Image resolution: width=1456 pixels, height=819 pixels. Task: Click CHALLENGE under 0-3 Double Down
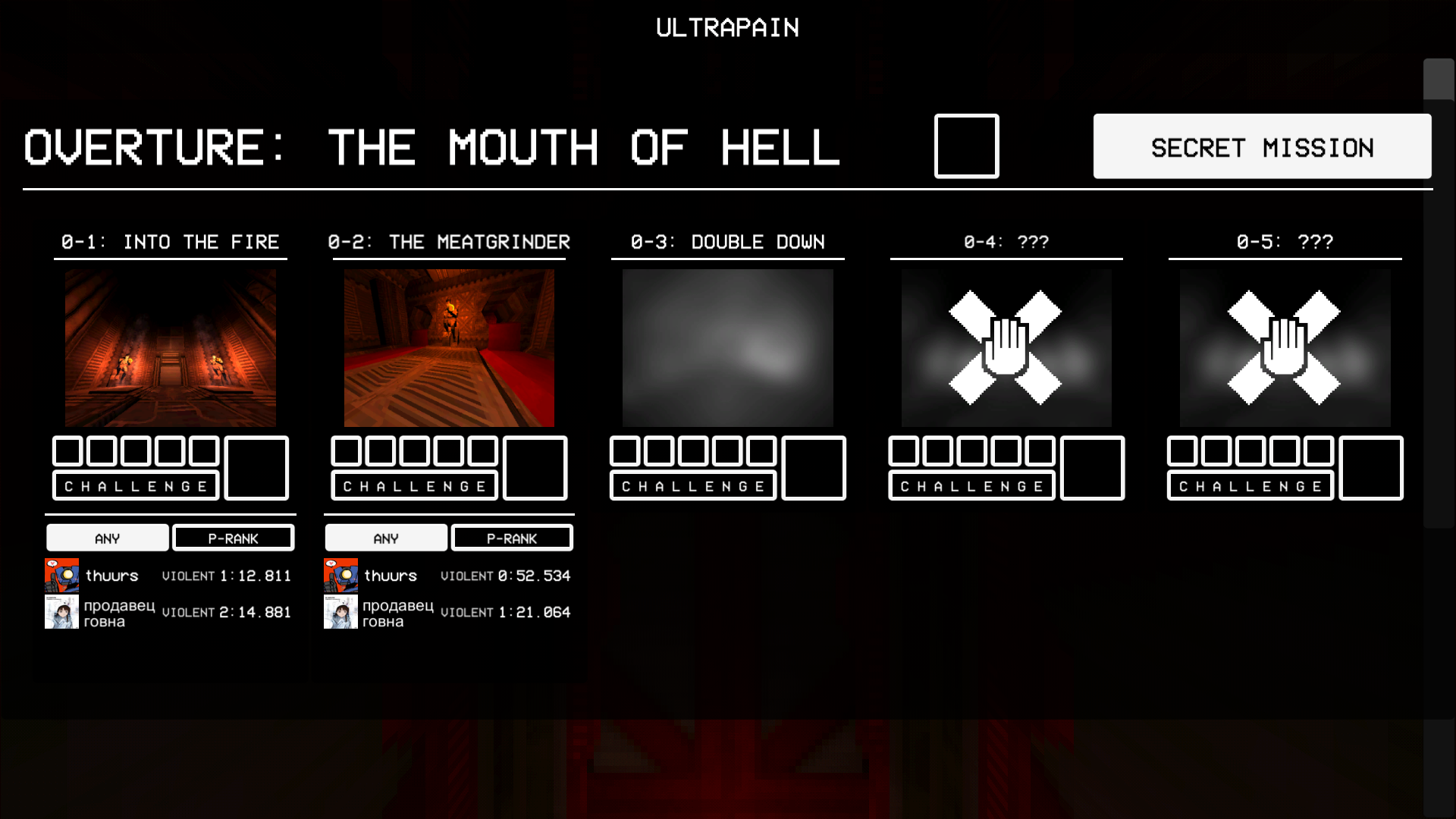click(x=692, y=485)
